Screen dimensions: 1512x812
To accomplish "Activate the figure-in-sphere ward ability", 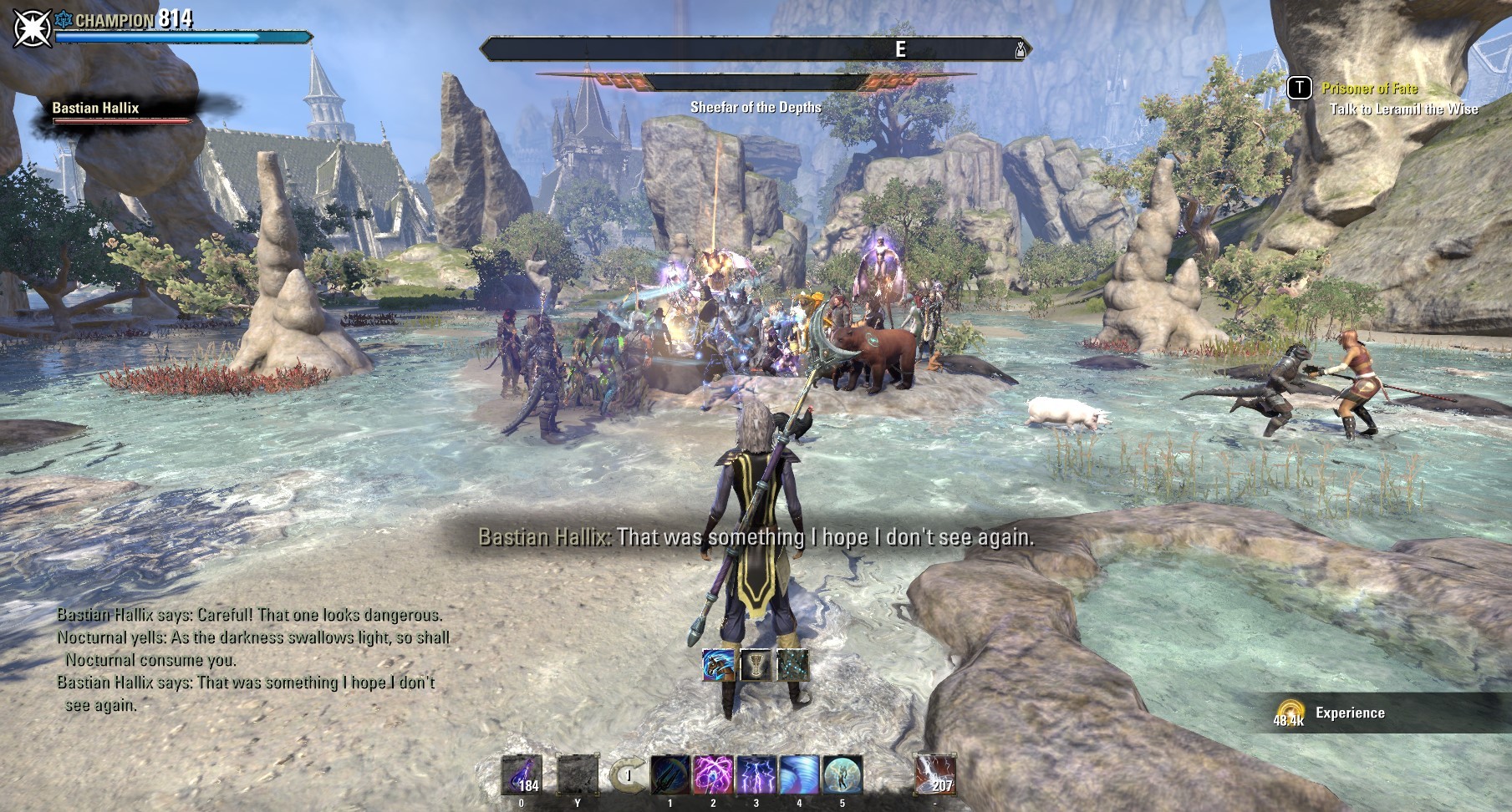I will (x=843, y=775).
